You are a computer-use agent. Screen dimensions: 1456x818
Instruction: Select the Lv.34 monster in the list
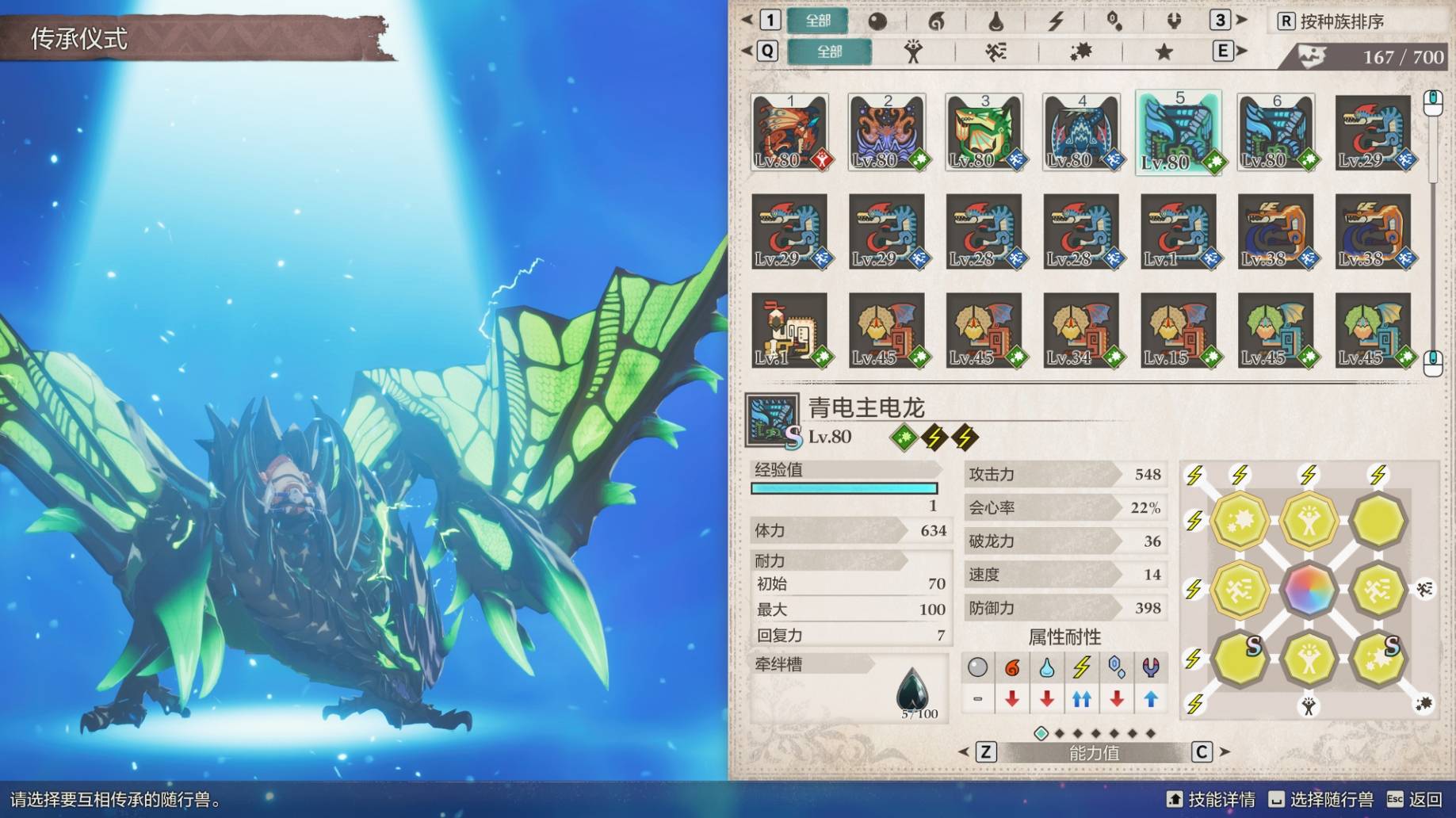point(1081,330)
